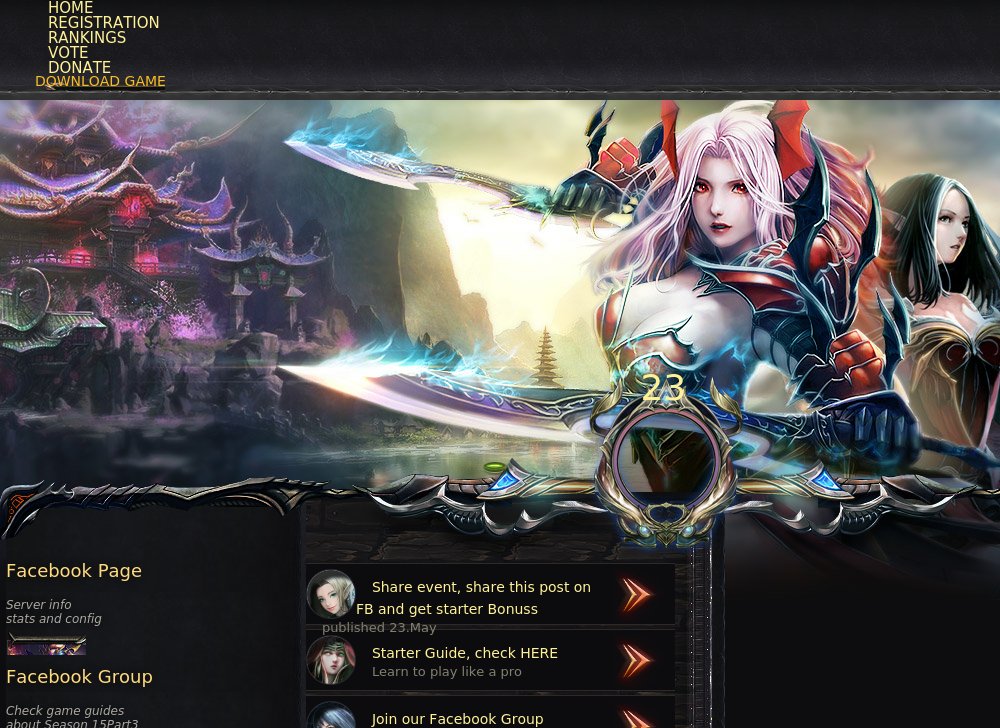Open the Facebook Page heading link

[x=74, y=571]
